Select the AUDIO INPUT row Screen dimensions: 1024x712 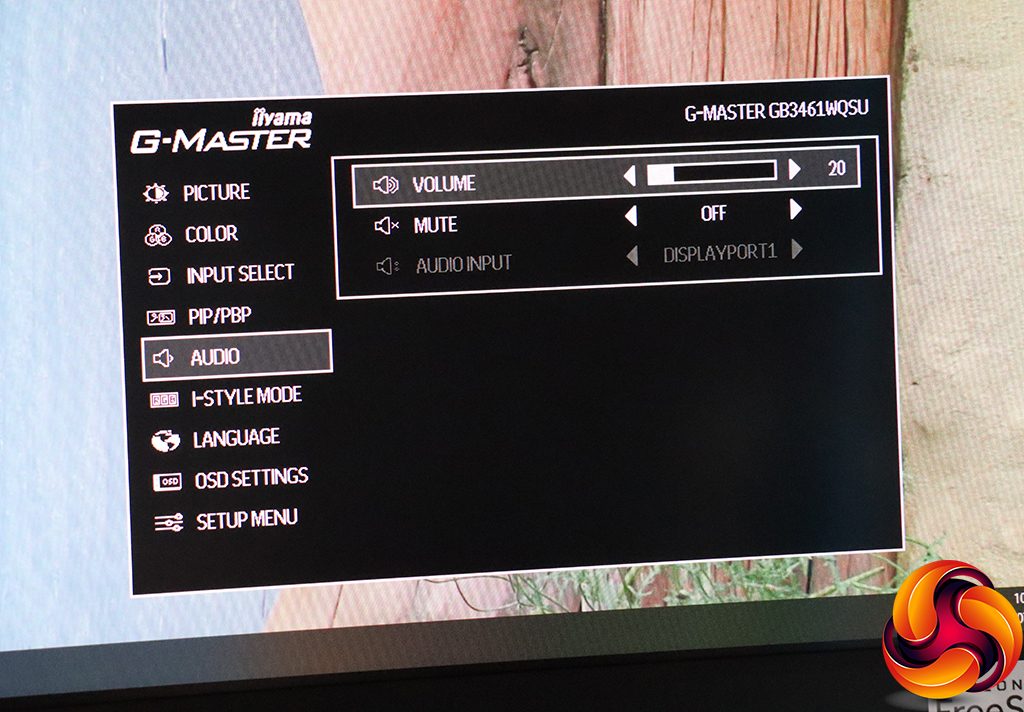point(463,265)
